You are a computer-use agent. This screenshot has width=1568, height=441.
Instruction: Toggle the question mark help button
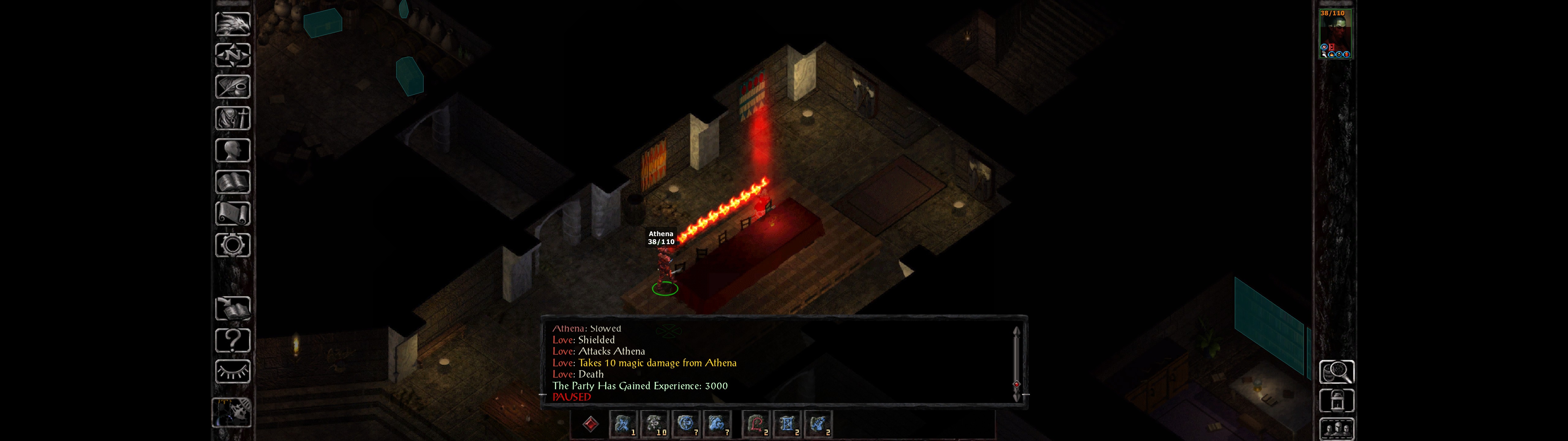coord(232,340)
